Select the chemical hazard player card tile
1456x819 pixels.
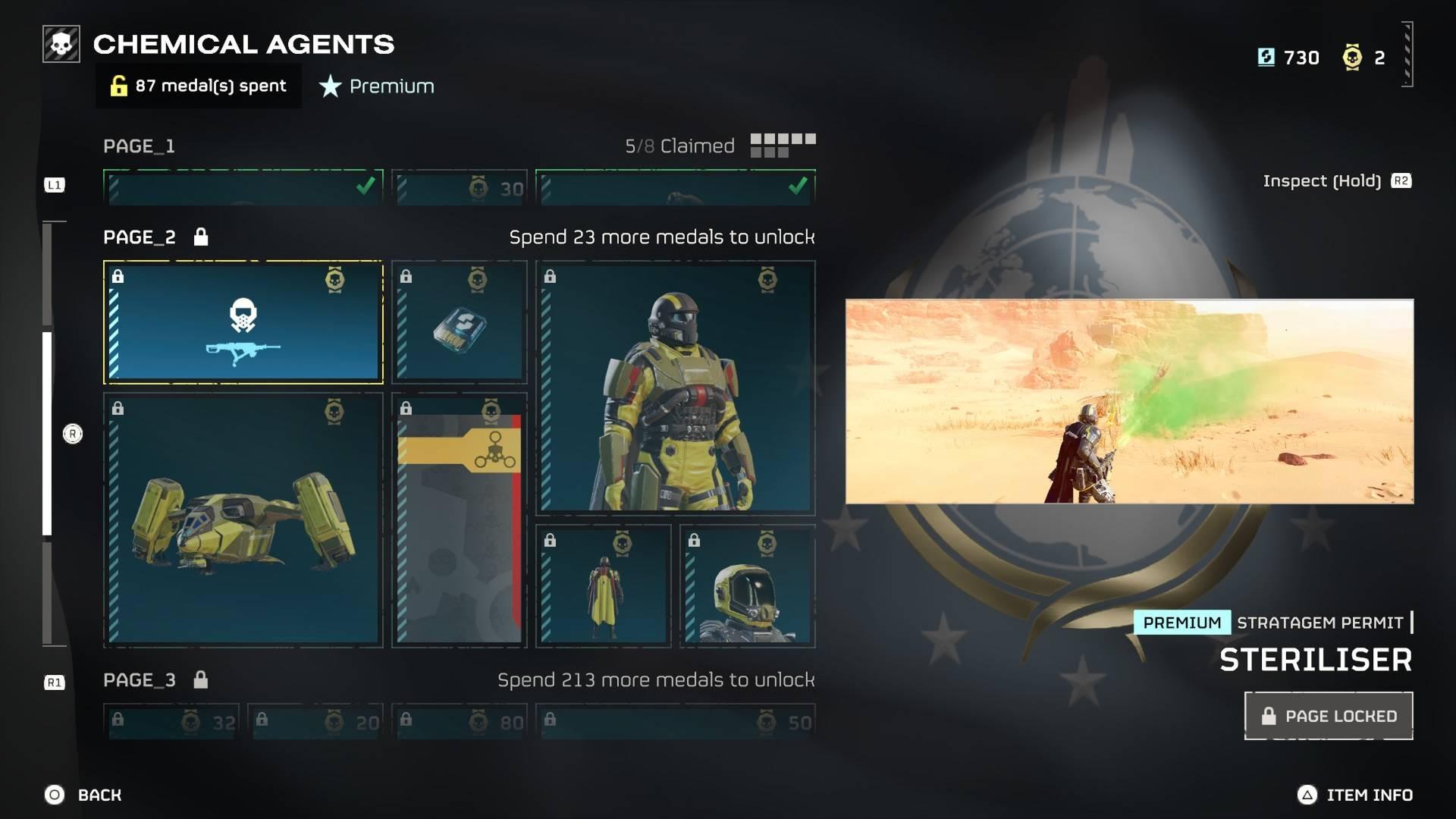click(458, 519)
